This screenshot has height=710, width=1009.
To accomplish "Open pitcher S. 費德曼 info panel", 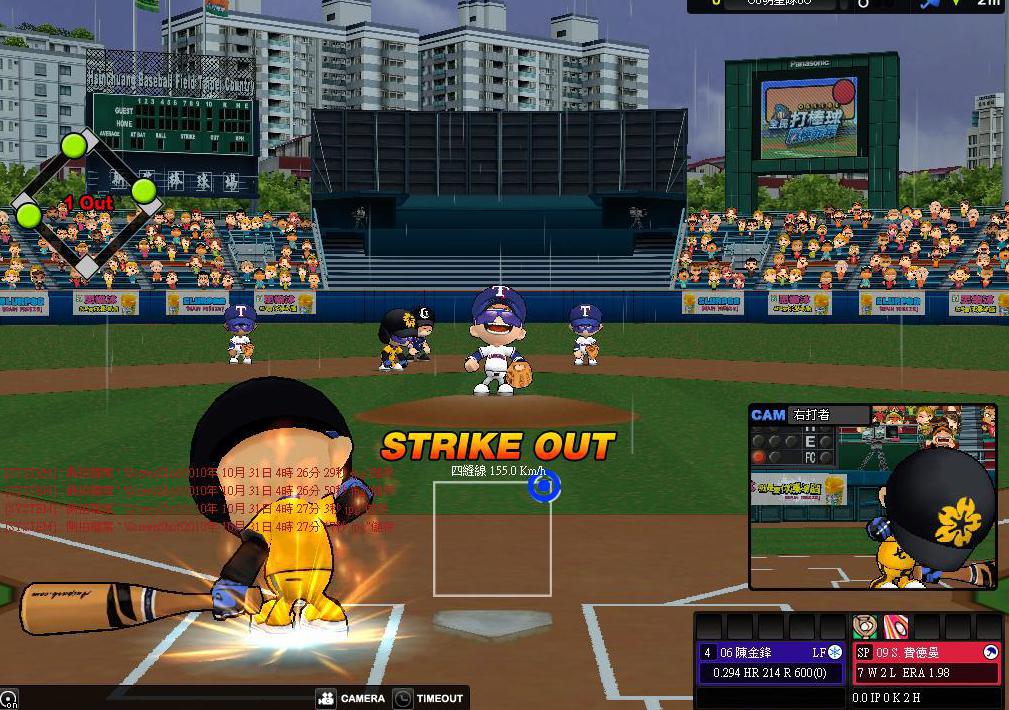I will [x=925, y=662].
